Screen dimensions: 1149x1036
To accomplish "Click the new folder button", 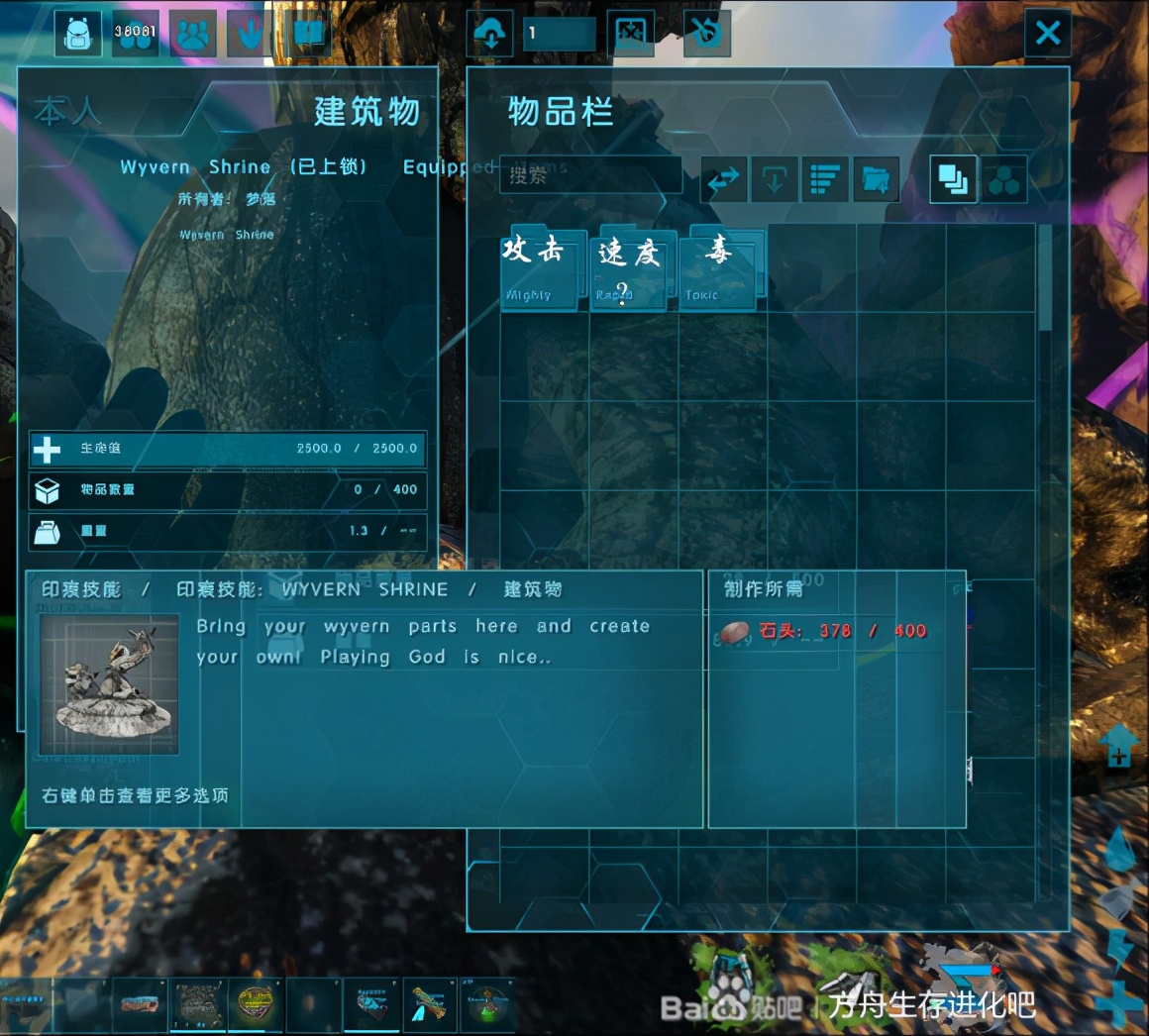I will [875, 179].
